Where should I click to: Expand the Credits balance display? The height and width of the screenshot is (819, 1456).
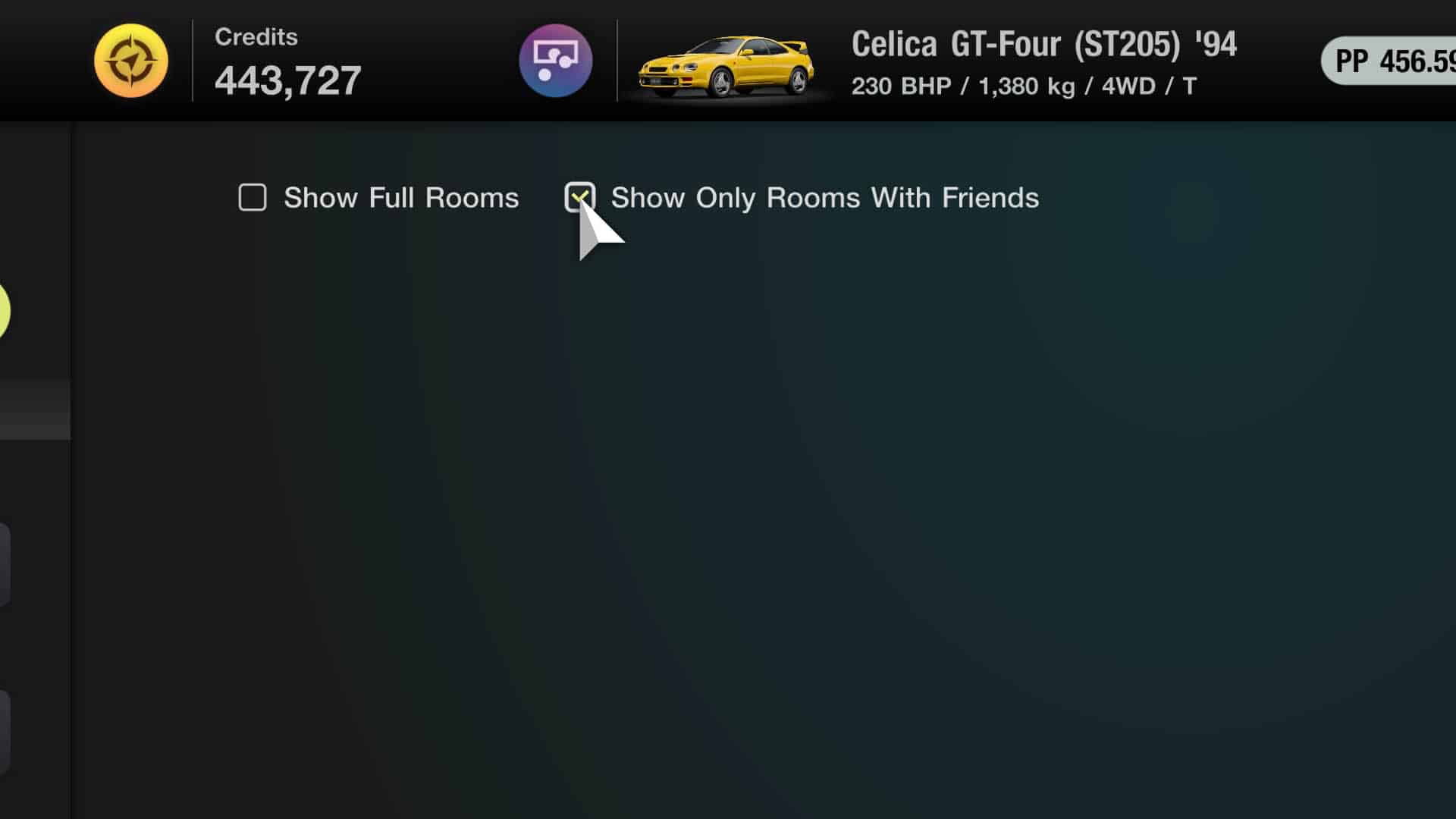click(288, 80)
